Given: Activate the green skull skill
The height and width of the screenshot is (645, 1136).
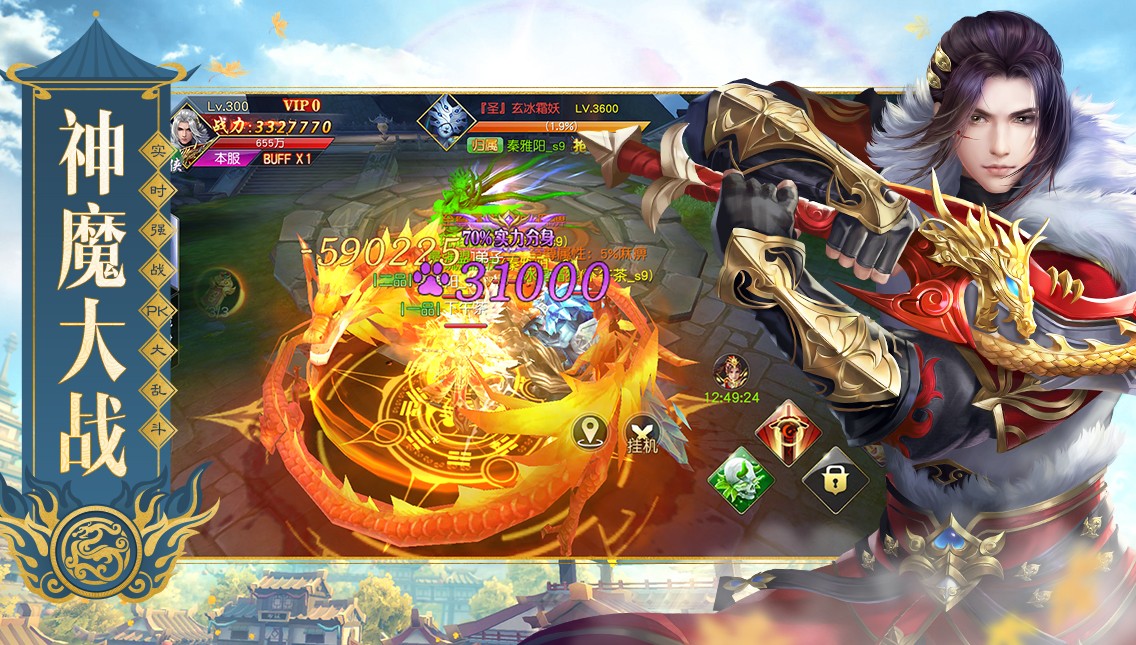Looking at the screenshot, I should coord(741,479).
